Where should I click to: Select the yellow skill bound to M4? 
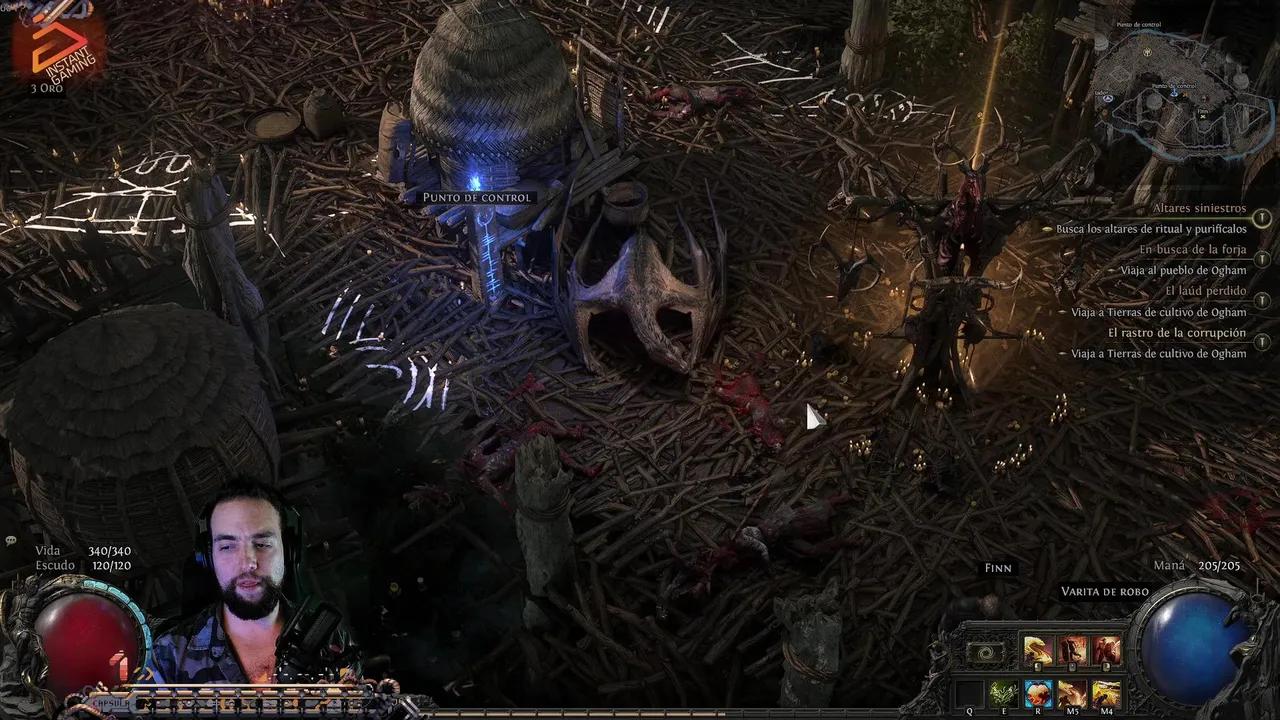pos(1106,693)
